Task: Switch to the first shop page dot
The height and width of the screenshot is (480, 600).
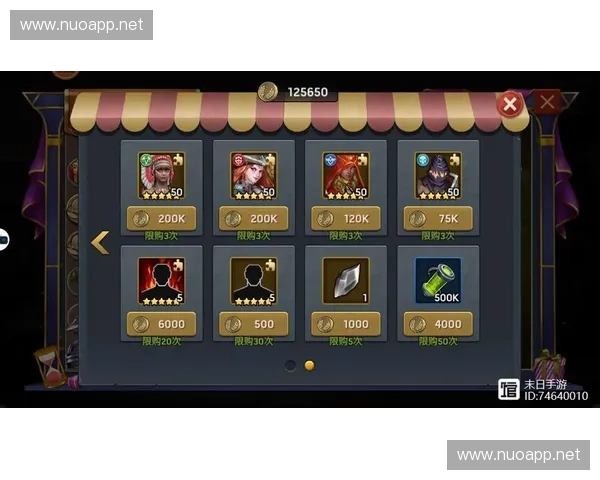Action: (x=290, y=365)
